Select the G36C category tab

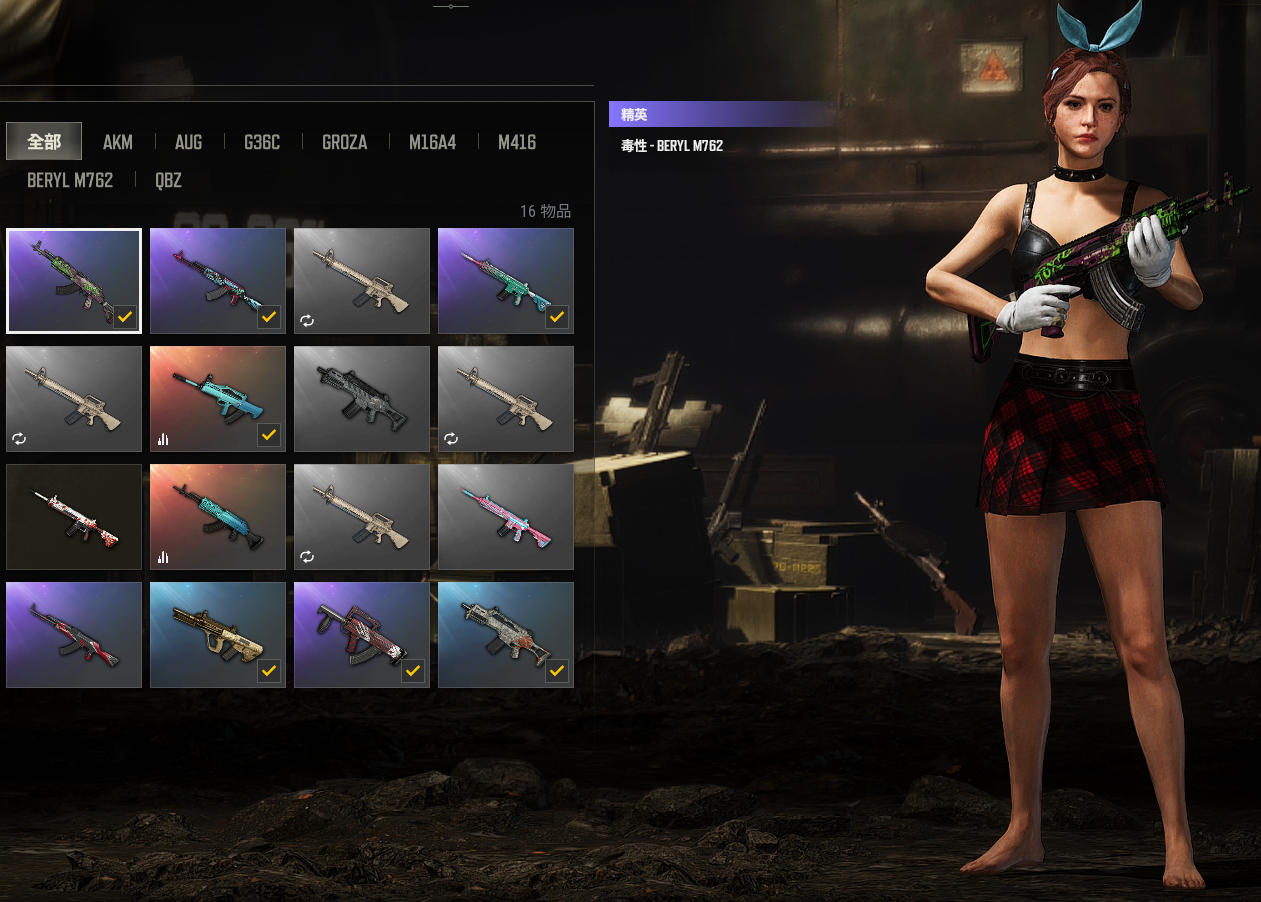[x=262, y=142]
